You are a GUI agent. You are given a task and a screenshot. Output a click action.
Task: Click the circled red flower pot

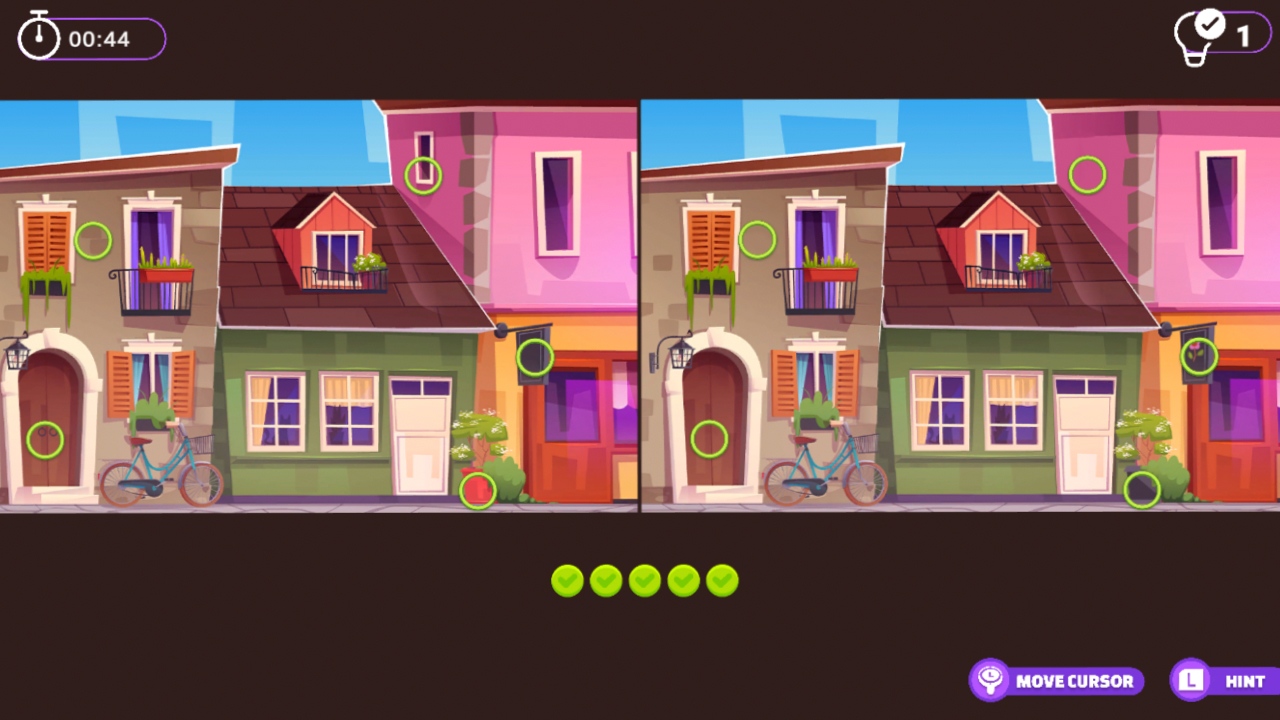[477, 490]
